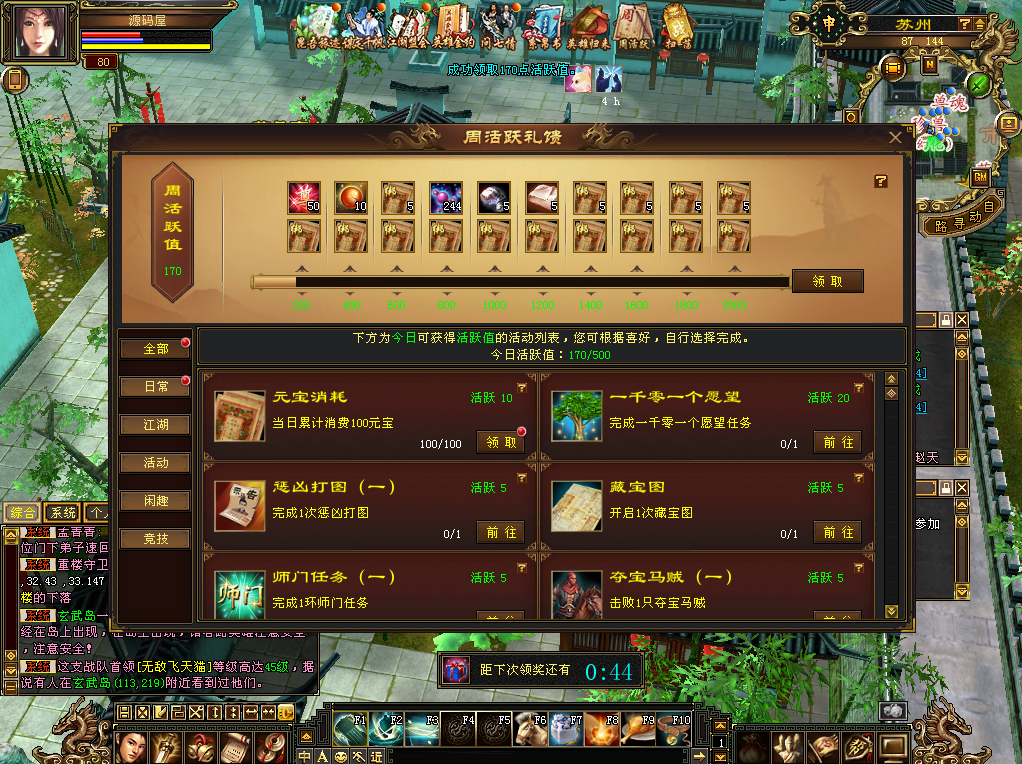Switch chat to the 系统 tab
This screenshot has height=764, width=1022.
[x=63, y=512]
